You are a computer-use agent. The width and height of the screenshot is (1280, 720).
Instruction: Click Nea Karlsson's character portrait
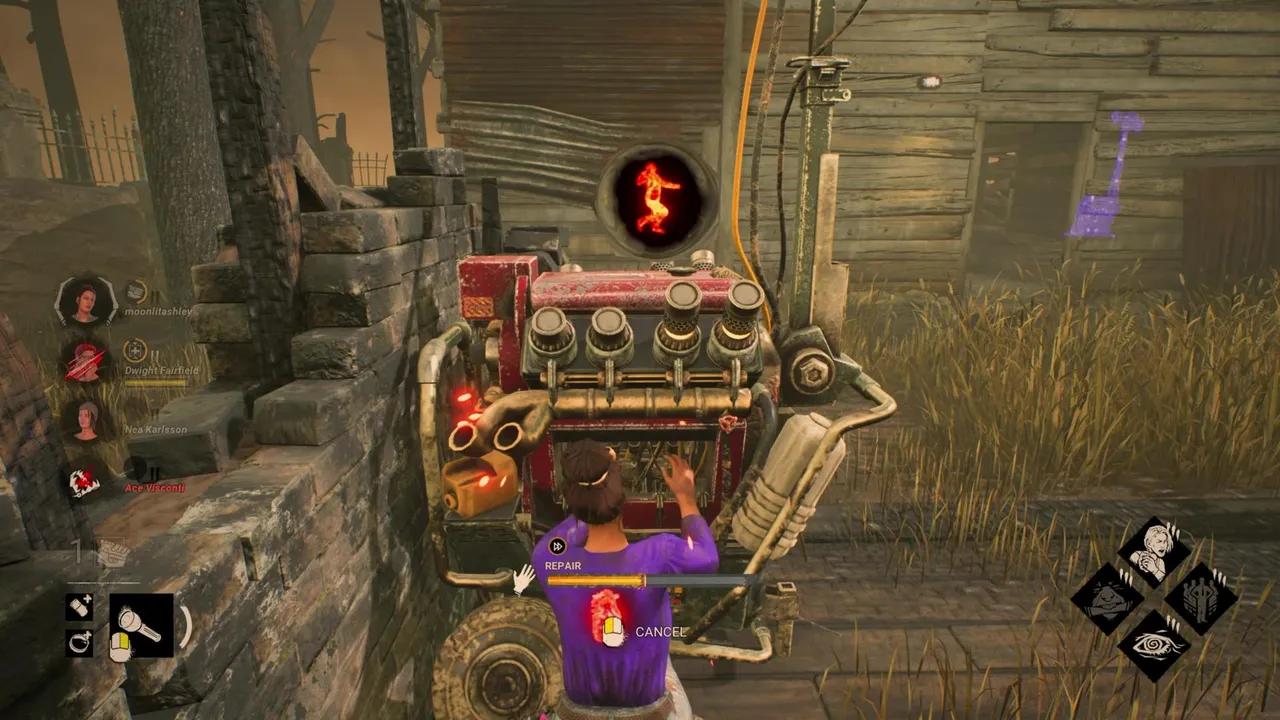click(87, 422)
